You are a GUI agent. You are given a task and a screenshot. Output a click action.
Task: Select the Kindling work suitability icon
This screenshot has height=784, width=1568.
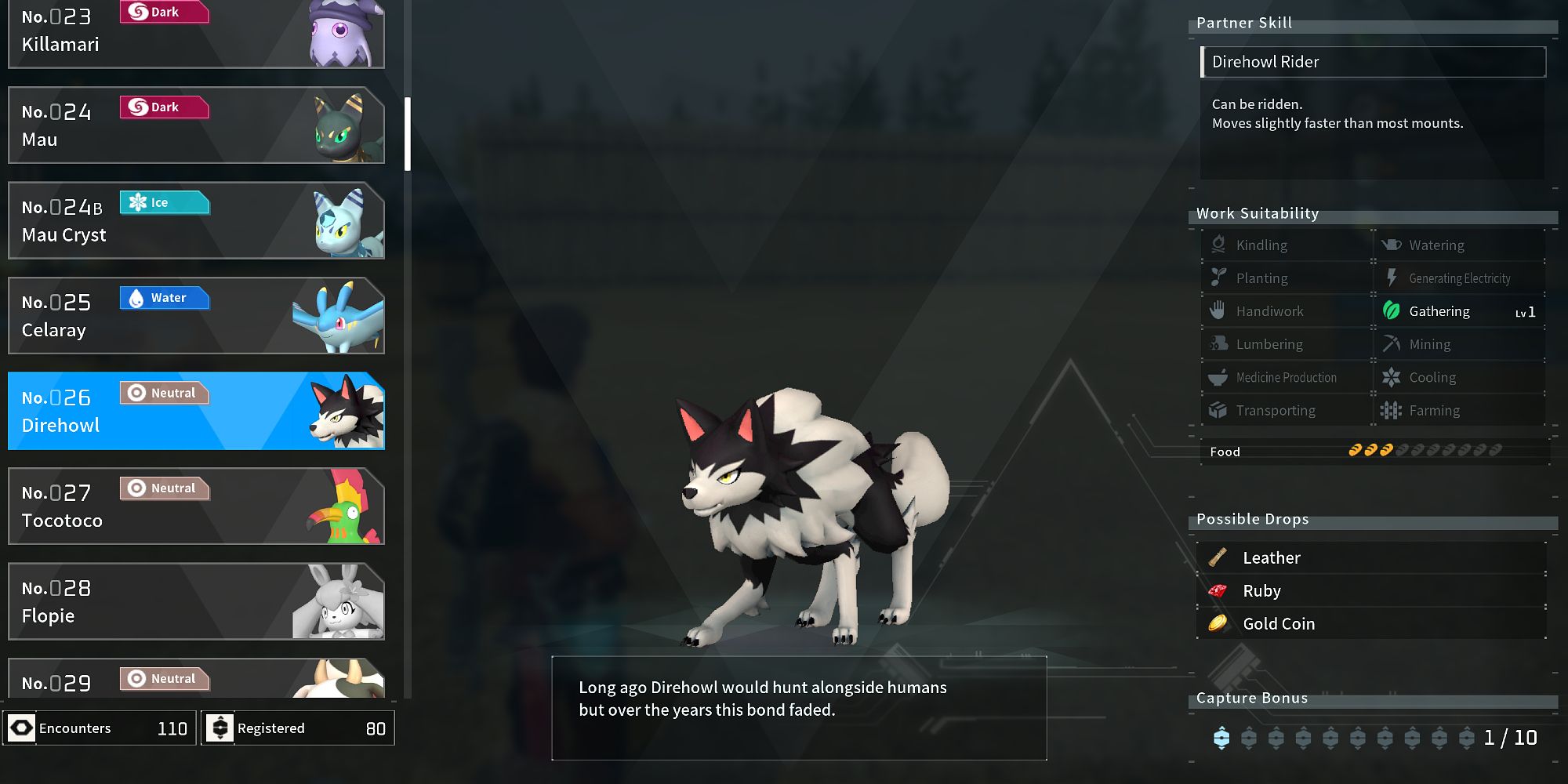(x=1218, y=245)
